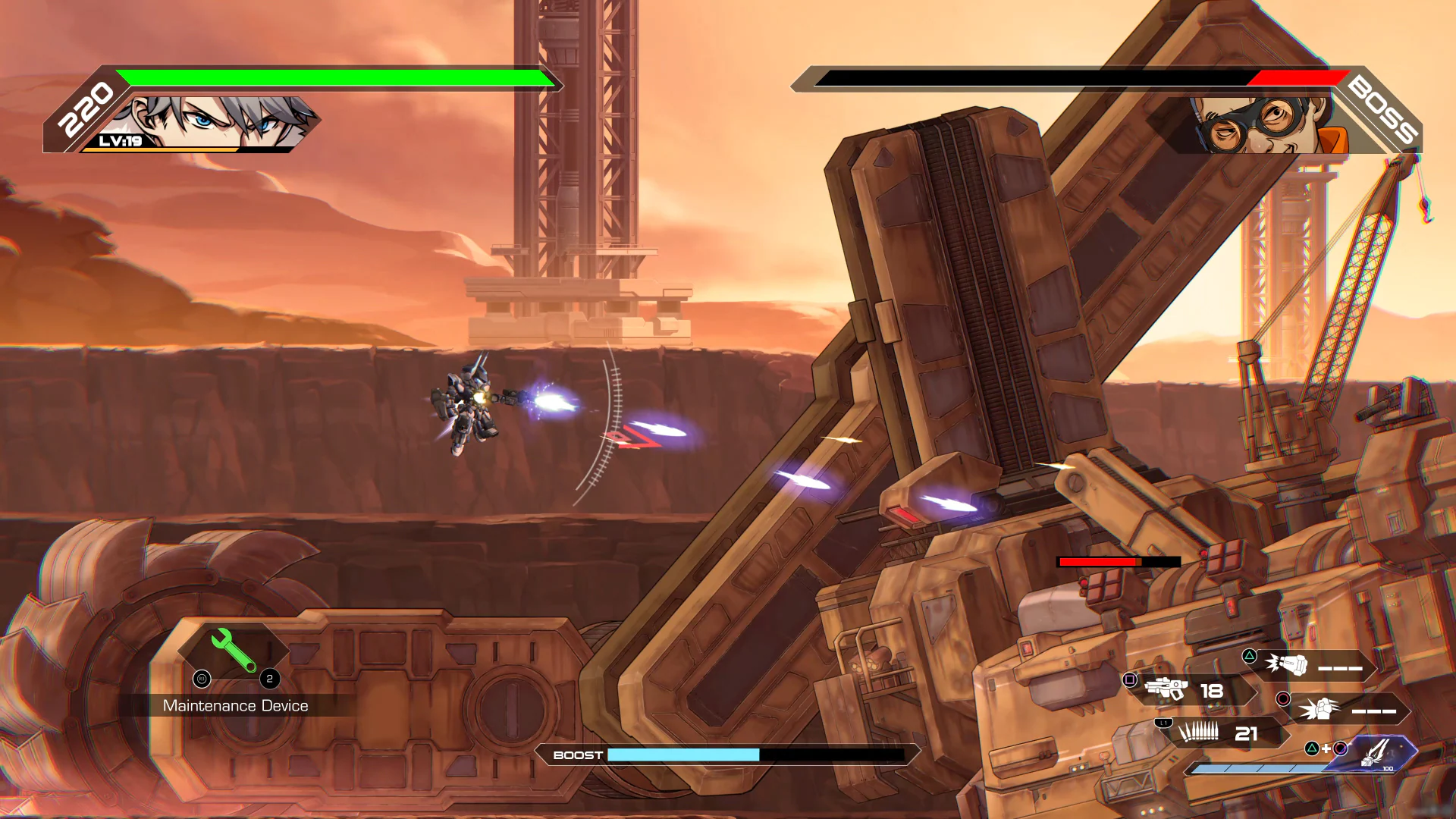Click the blue BOOST gauge bar
Image resolution: width=1456 pixels, height=819 pixels.
pyautogui.click(x=682, y=755)
